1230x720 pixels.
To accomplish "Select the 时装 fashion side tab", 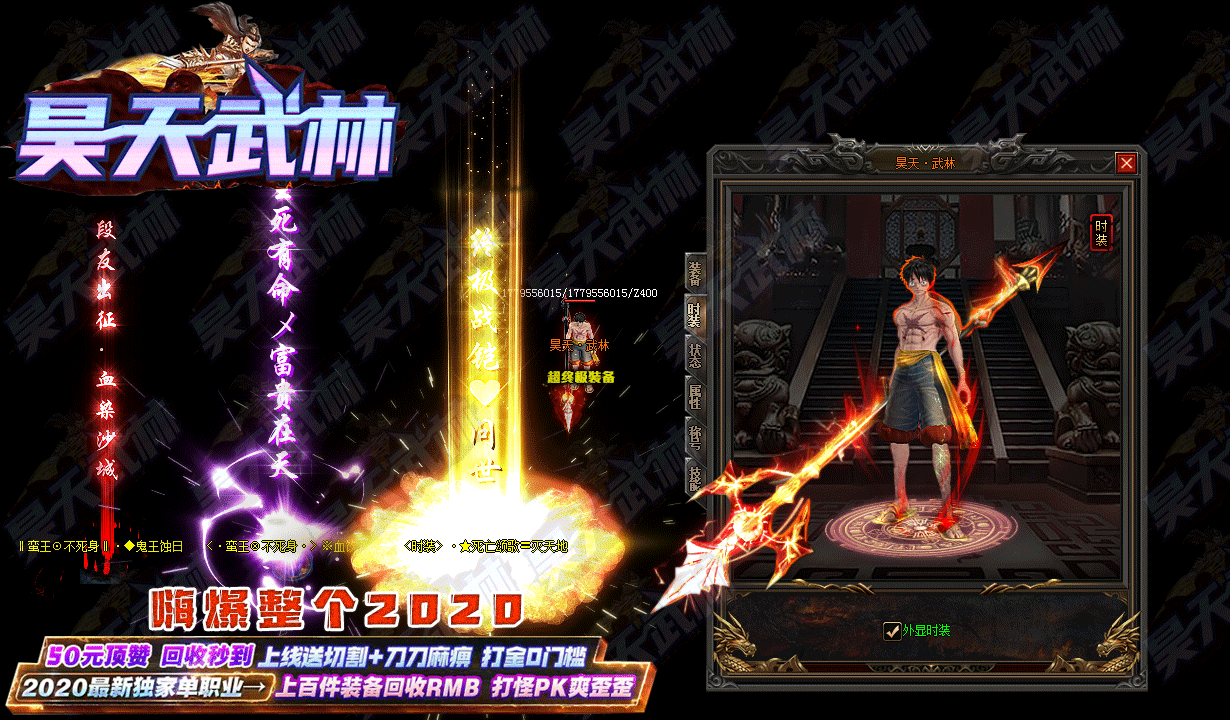I will pos(694,315).
